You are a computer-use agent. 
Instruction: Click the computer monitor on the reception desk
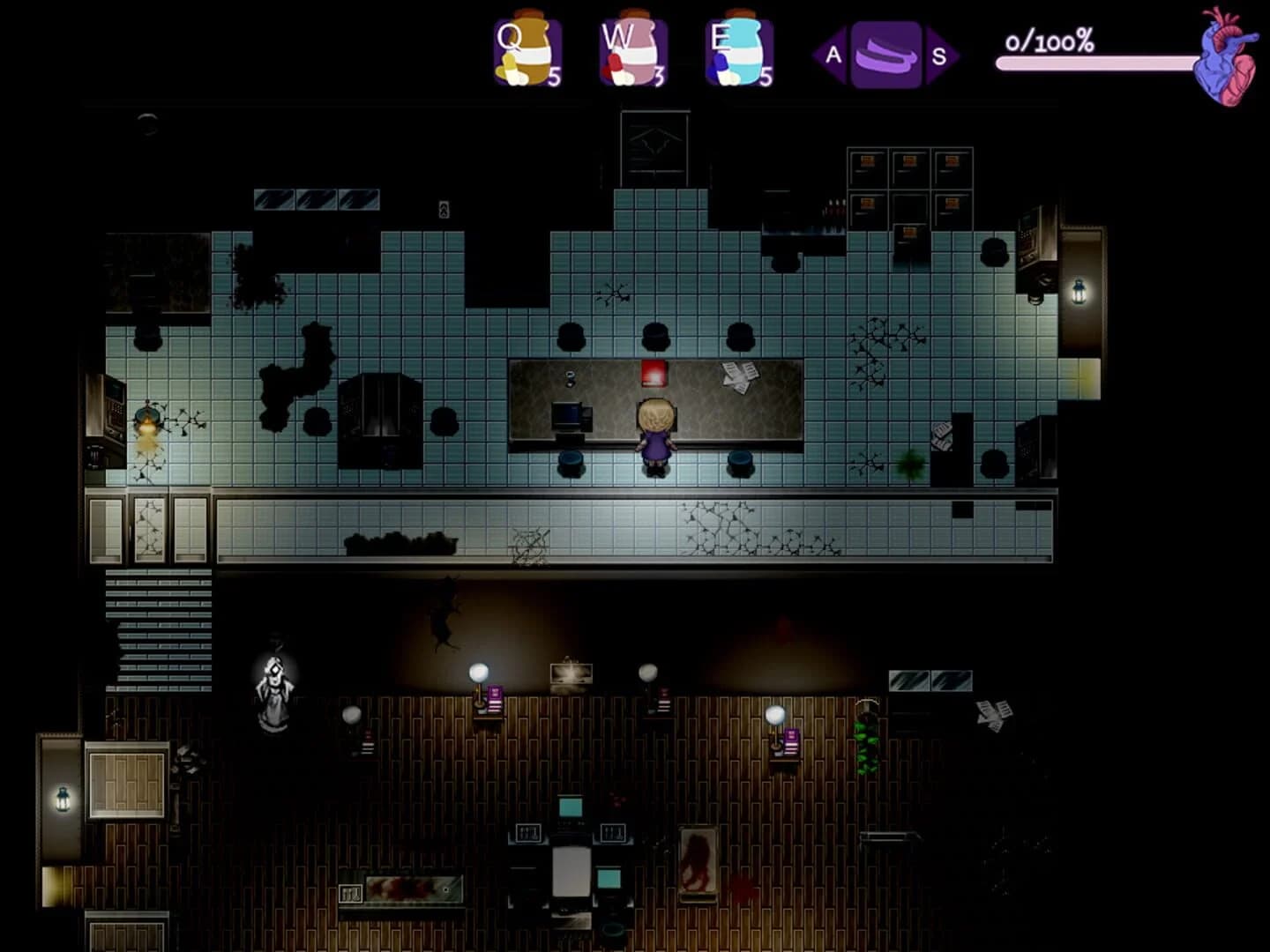[x=569, y=416]
